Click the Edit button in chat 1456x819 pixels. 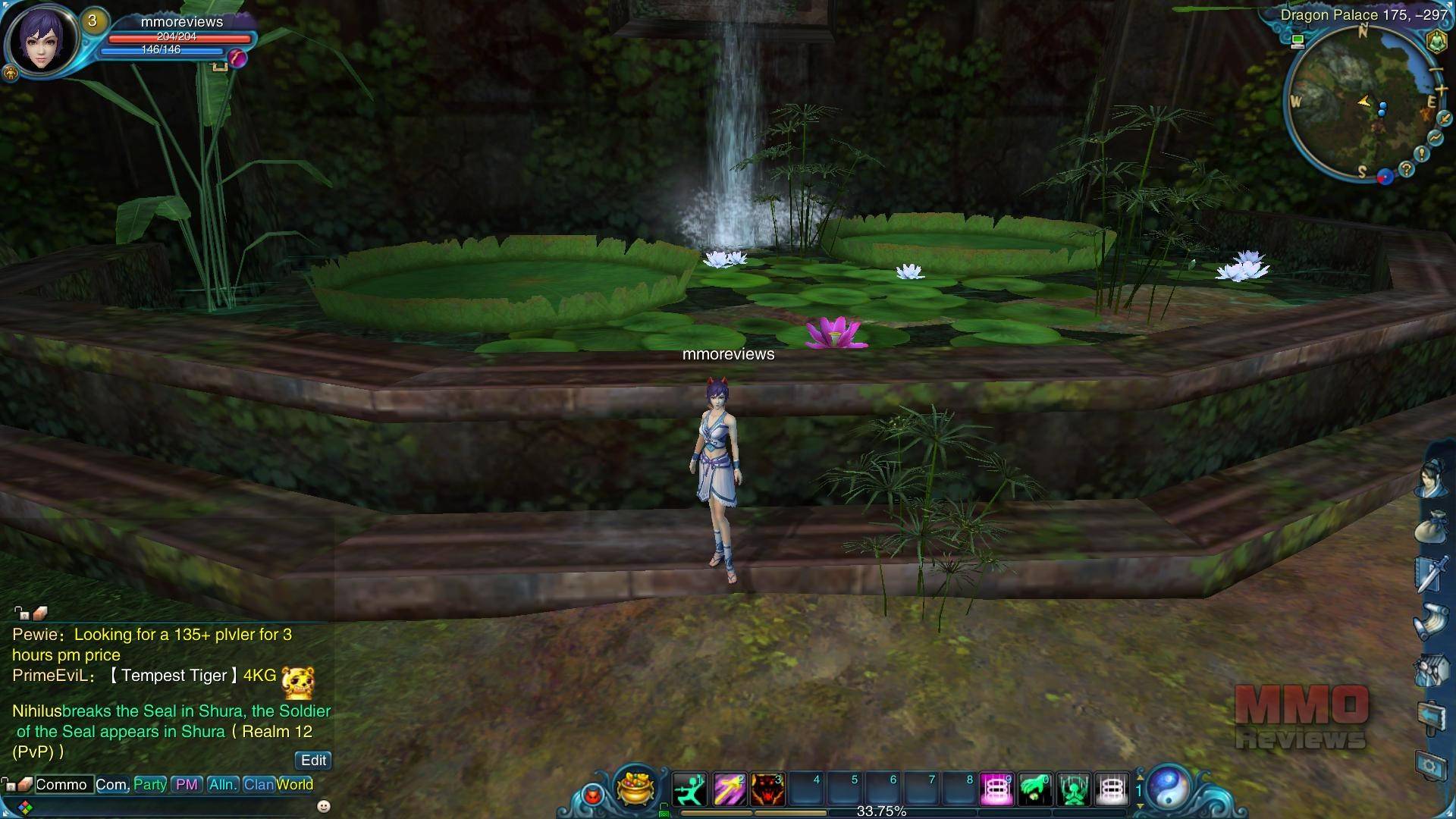tap(313, 760)
